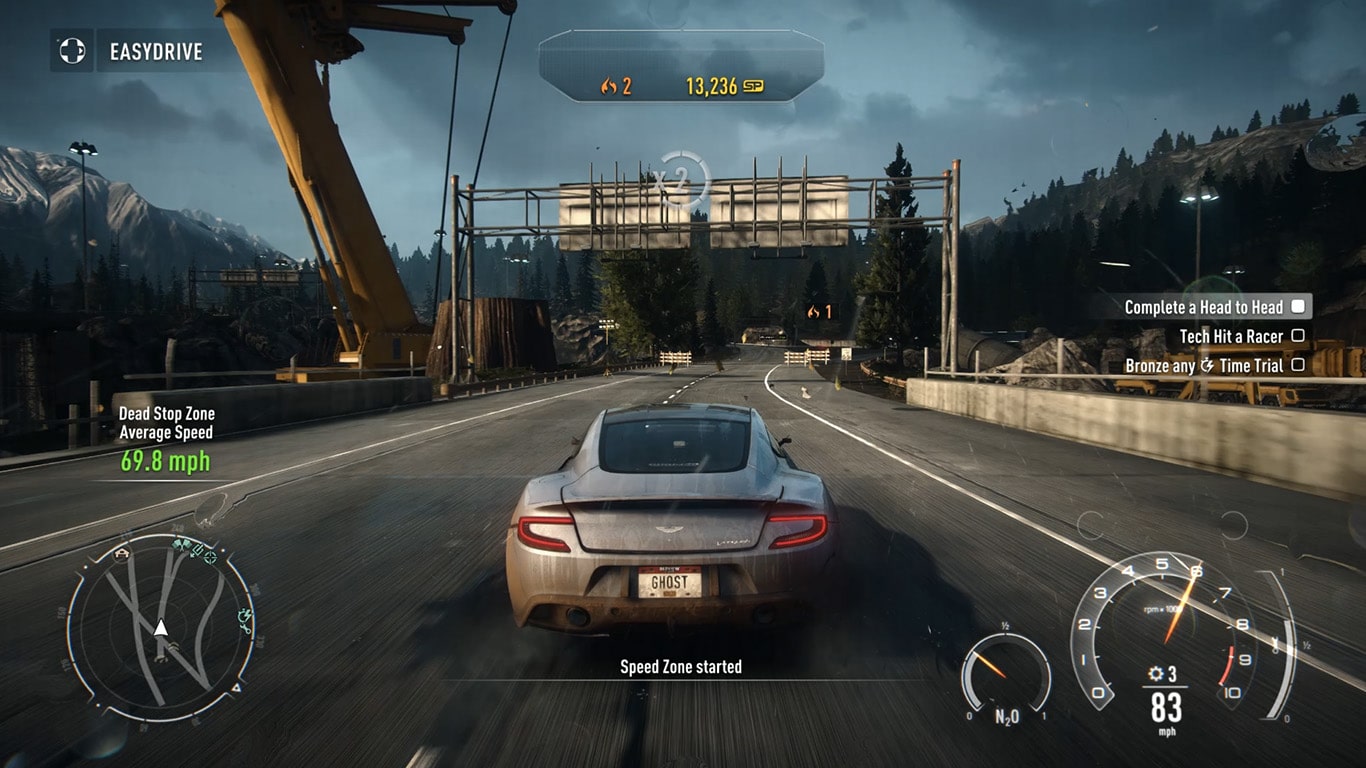This screenshot has height=768, width=1366.
Task: Select the checkered flags event icon on minimap
Action: coord(179,545)
